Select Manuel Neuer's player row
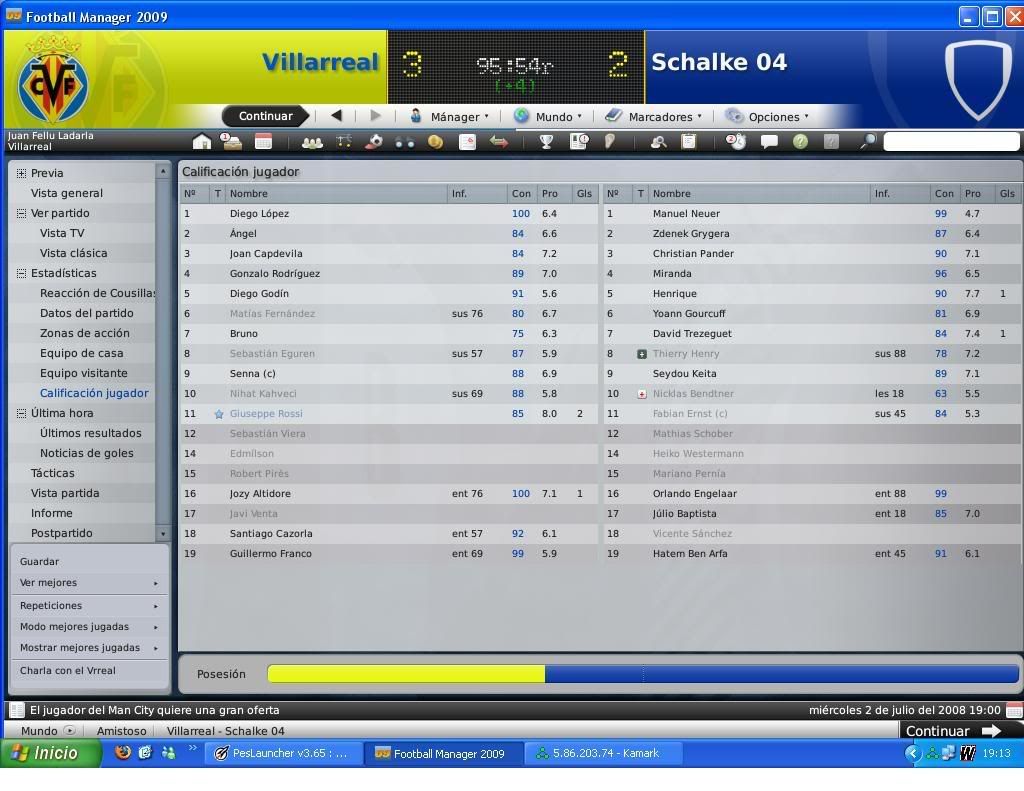 [686, 213]
